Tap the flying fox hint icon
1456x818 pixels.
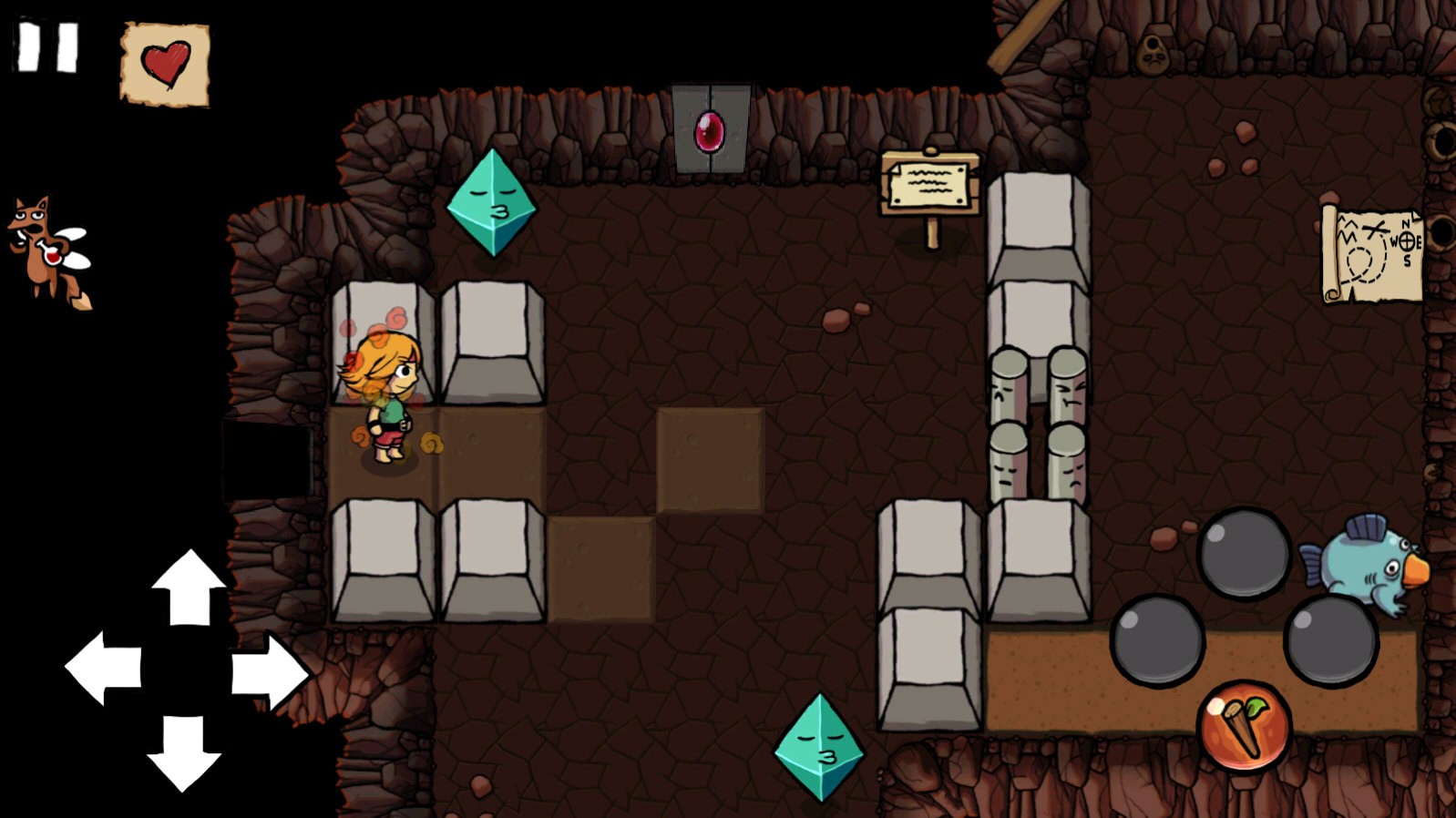pyautogui.click(x=50, y=250)
